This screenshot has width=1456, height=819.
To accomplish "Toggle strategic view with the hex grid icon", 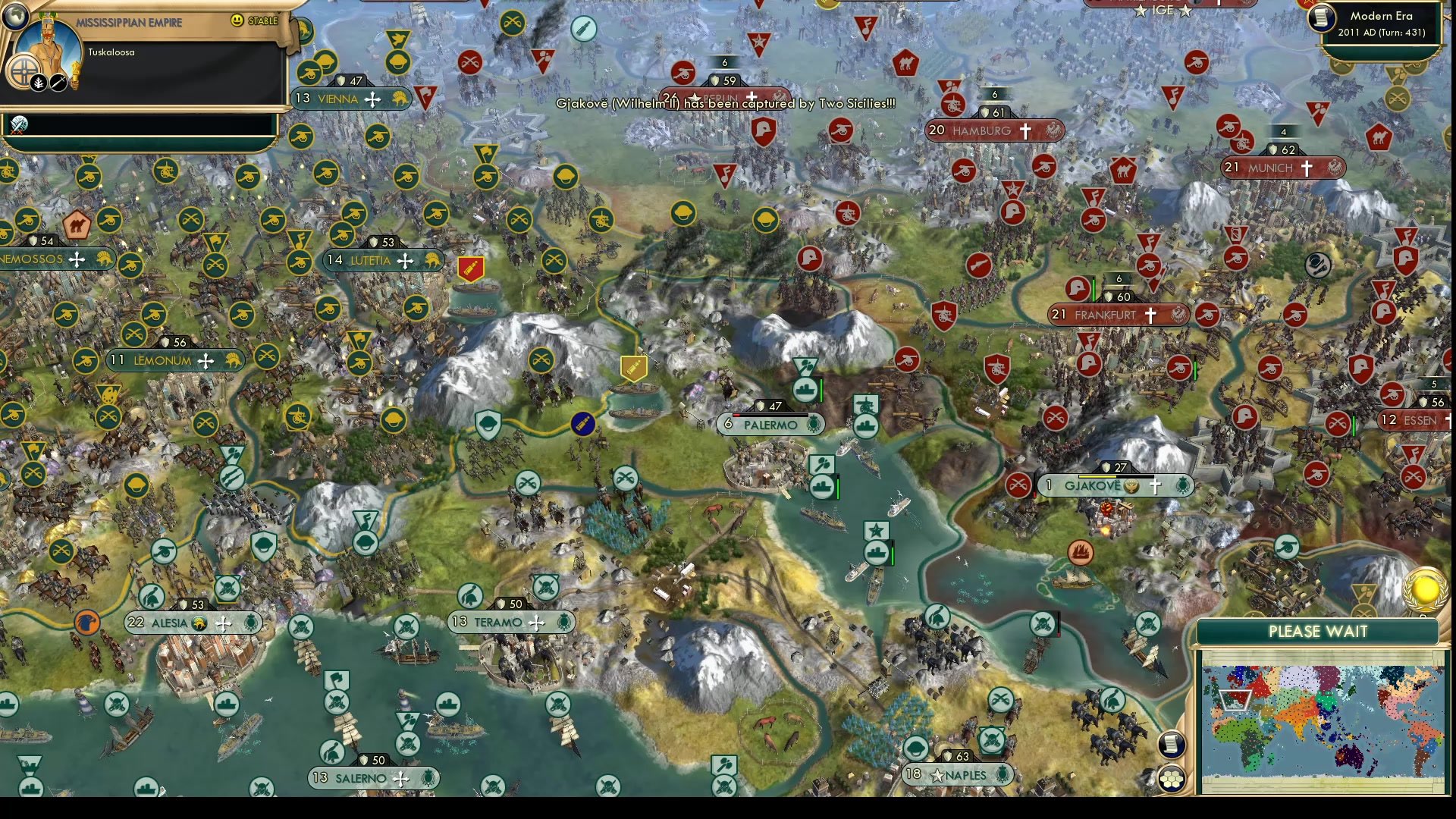I will coord(1172,778).
